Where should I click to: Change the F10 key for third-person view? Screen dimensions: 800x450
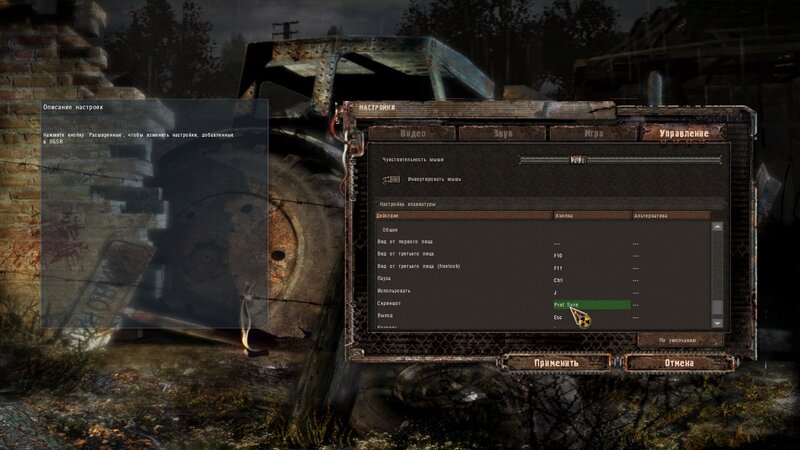pos(591,256)
